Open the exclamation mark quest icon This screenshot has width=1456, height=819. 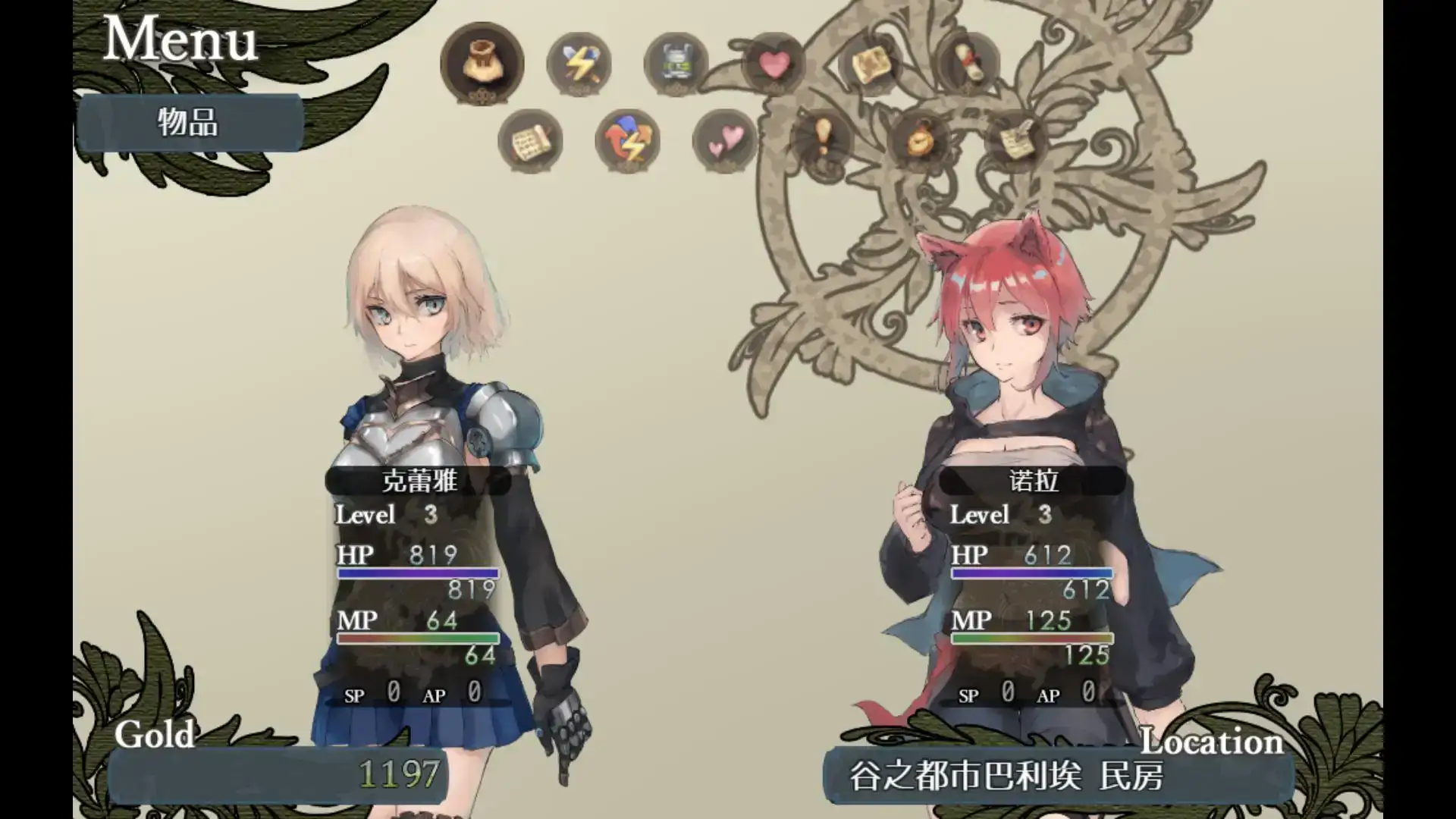[x=822, y=140]
